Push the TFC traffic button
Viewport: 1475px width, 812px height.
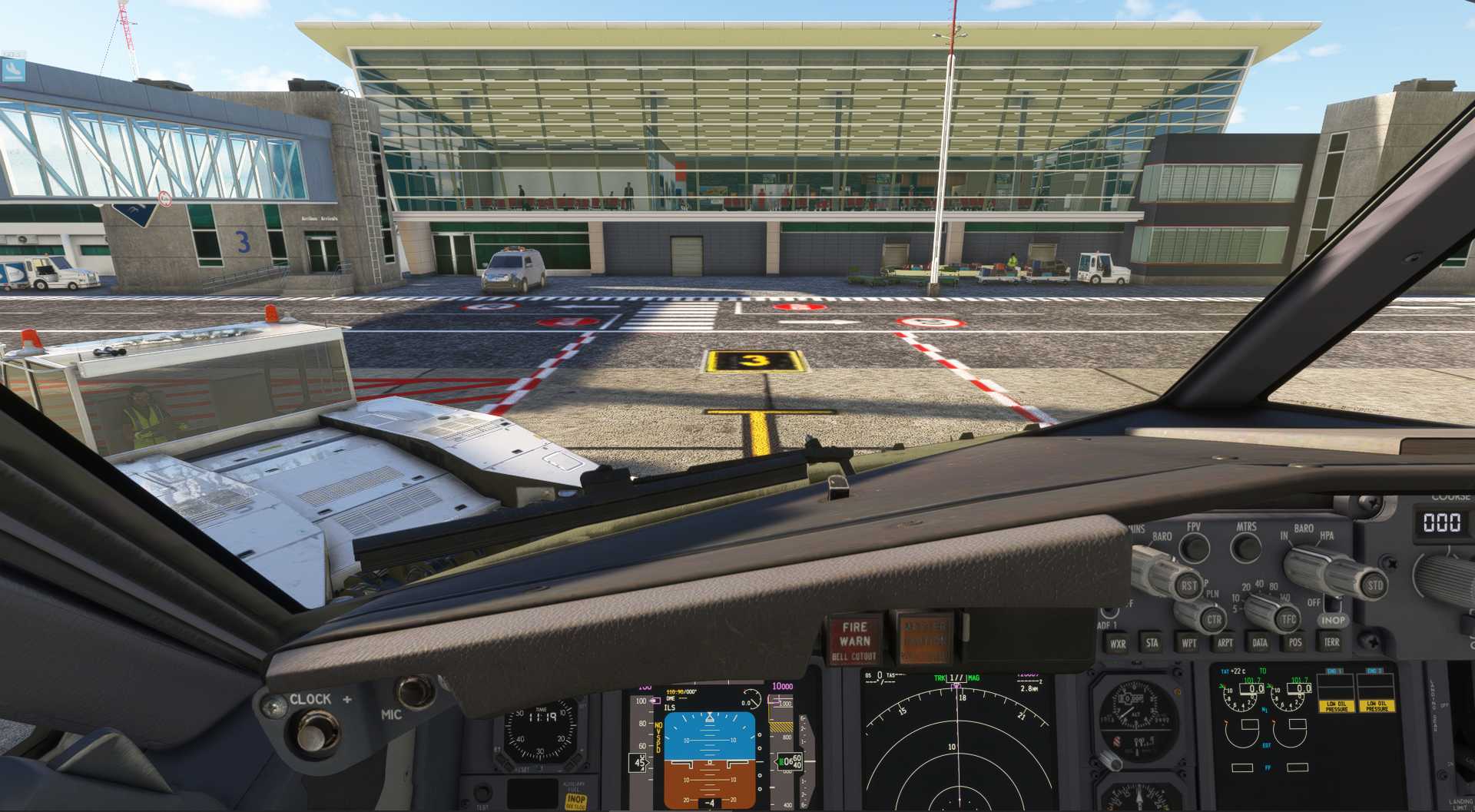1288,619
